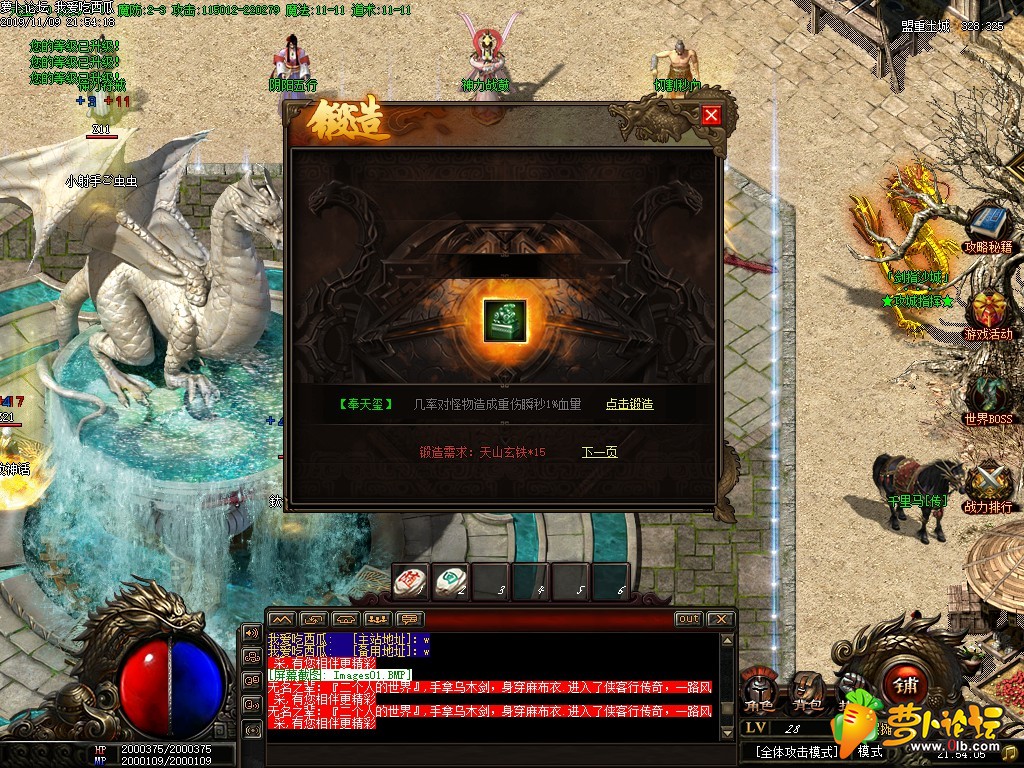Close the 锻造 forging window
Viewport: 1024px width, 768px height.
click(x=711, y=115)
